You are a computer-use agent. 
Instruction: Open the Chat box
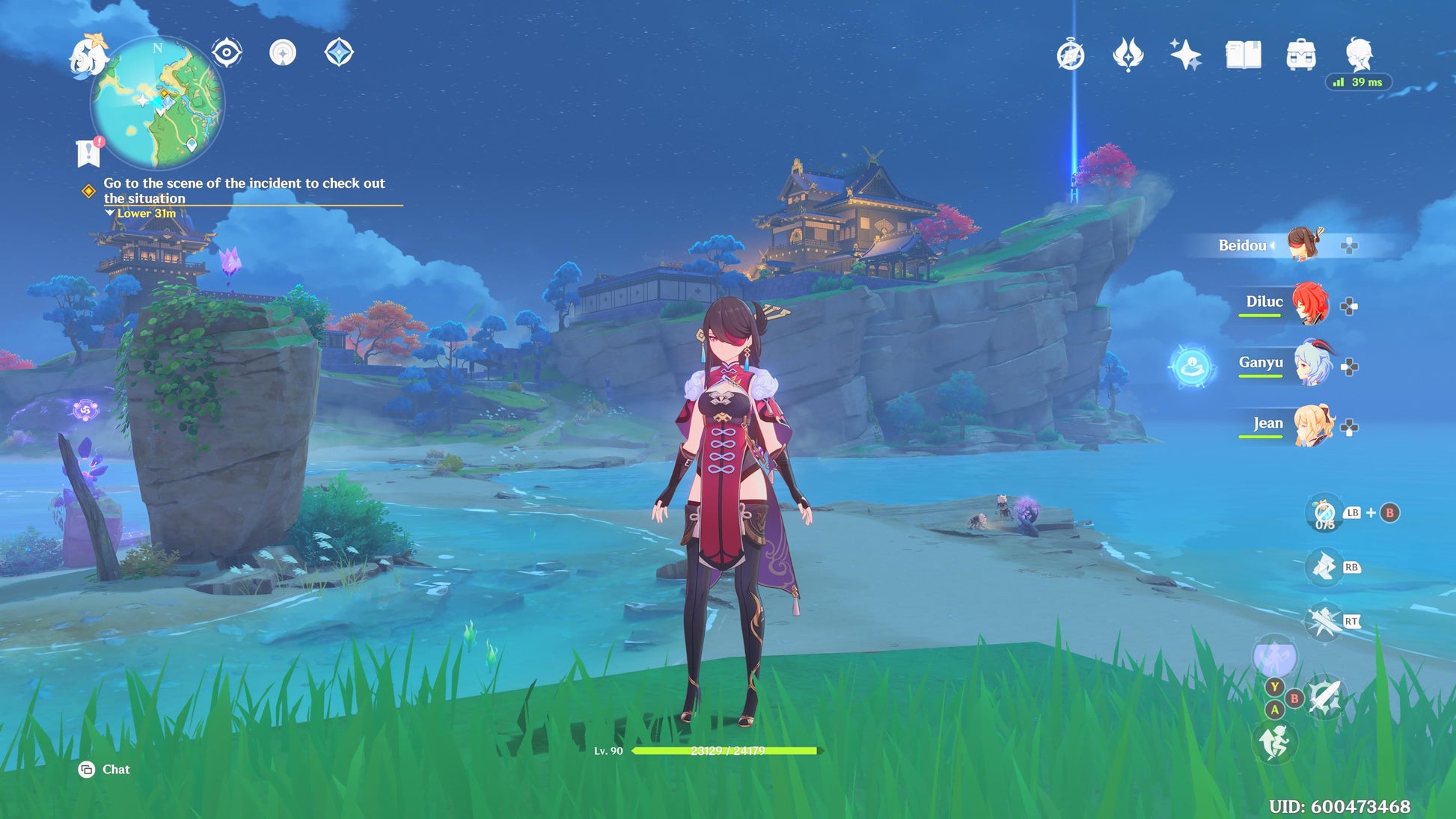tap(105, 770)
